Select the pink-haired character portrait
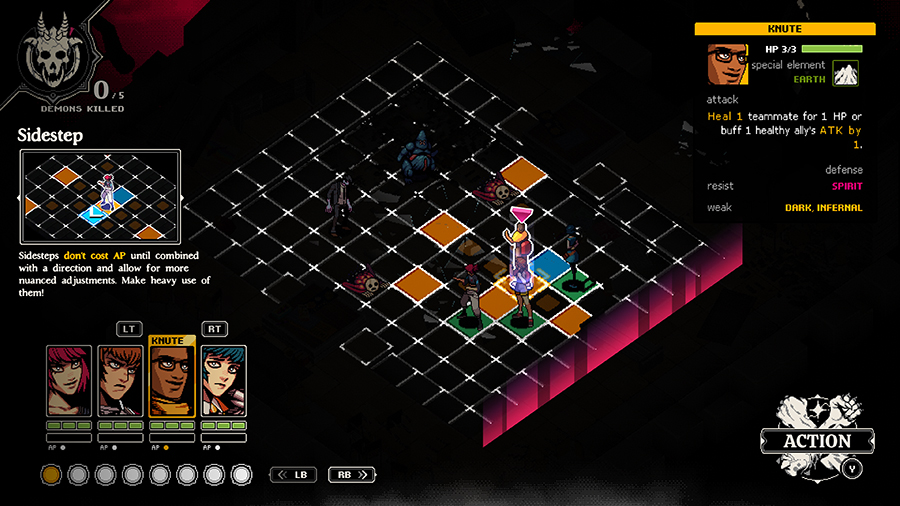900x506 pixels. click(x=69, y=381)
